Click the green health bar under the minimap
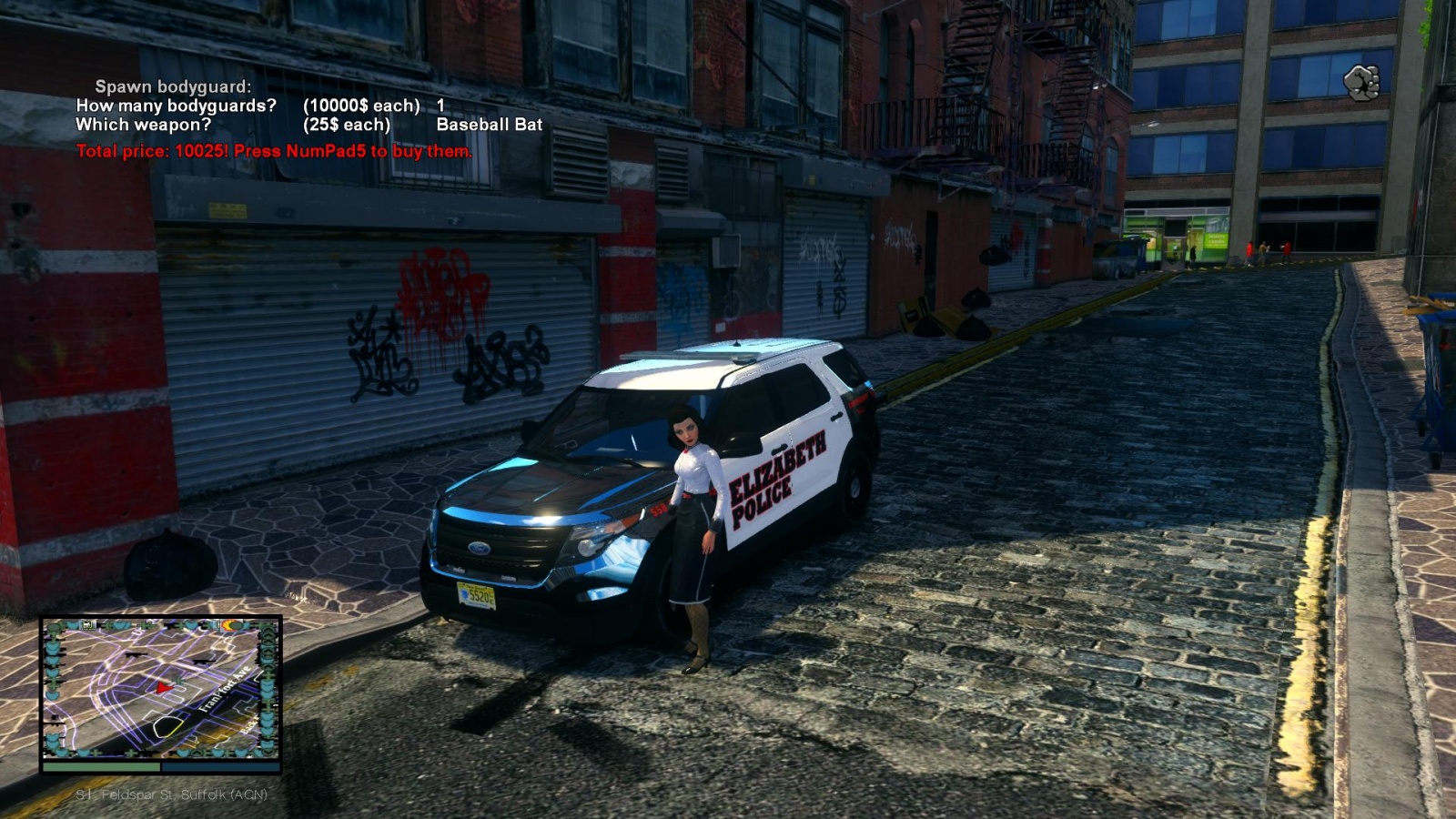 pos(101,766)
